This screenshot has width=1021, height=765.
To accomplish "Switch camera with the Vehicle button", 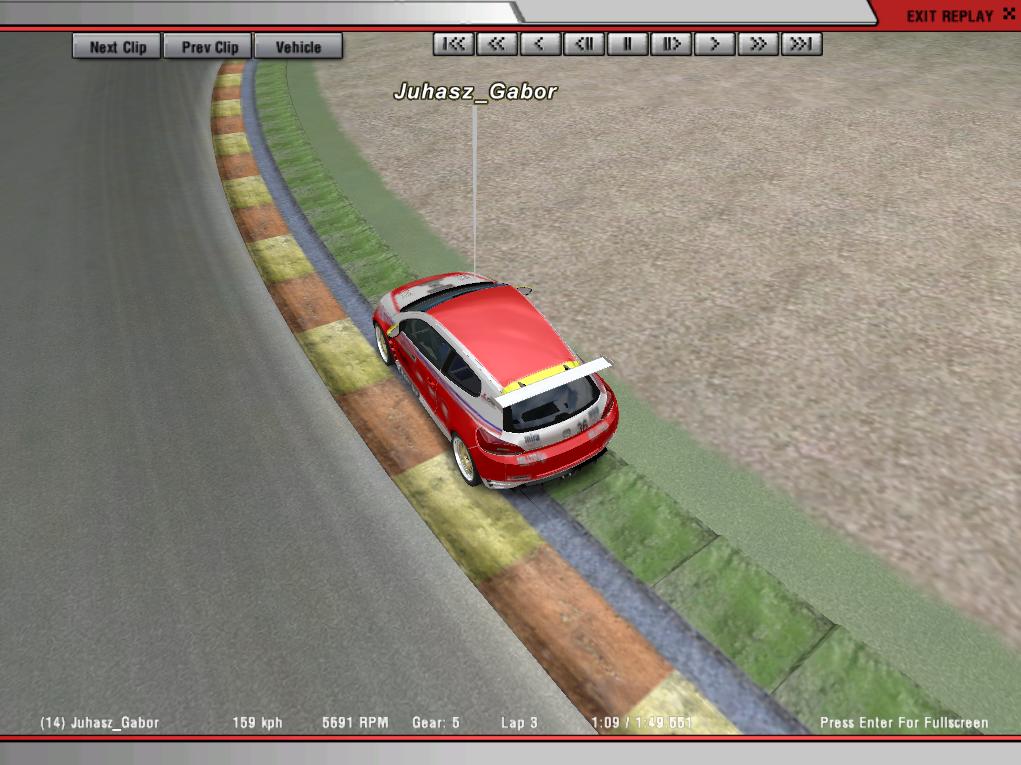I will coord(298,47).
